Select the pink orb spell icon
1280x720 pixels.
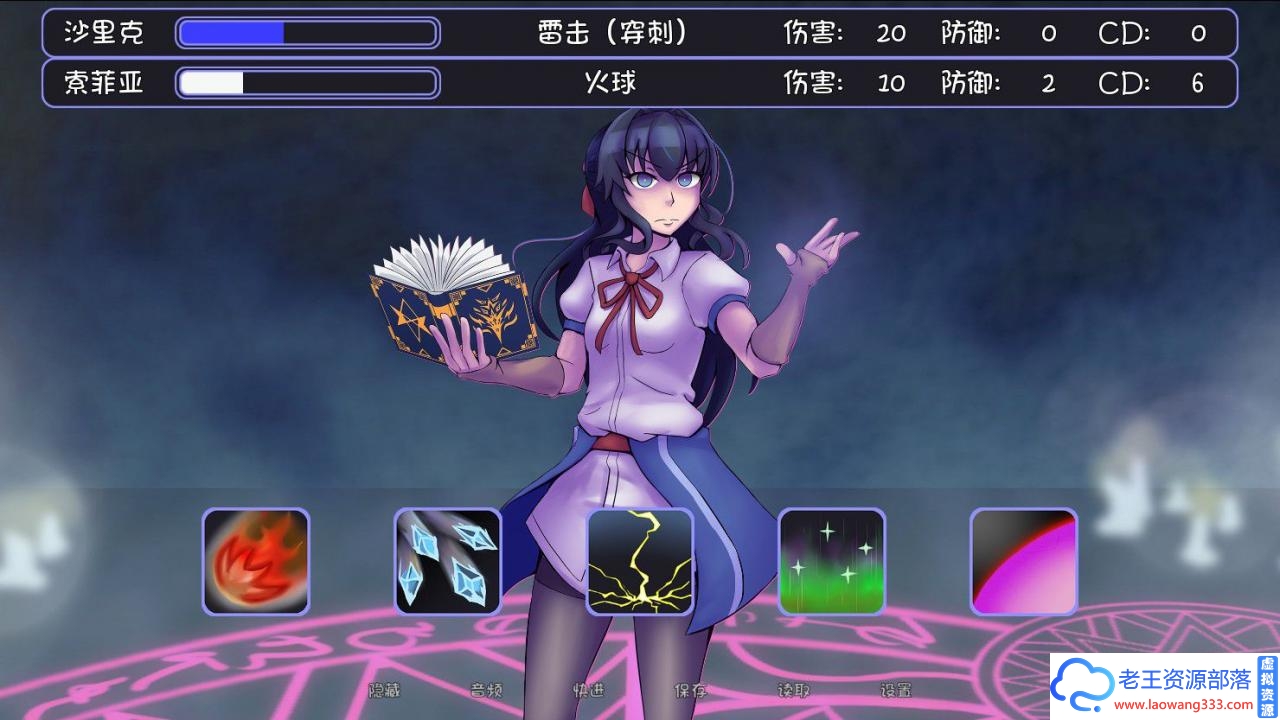[1022, 560]
